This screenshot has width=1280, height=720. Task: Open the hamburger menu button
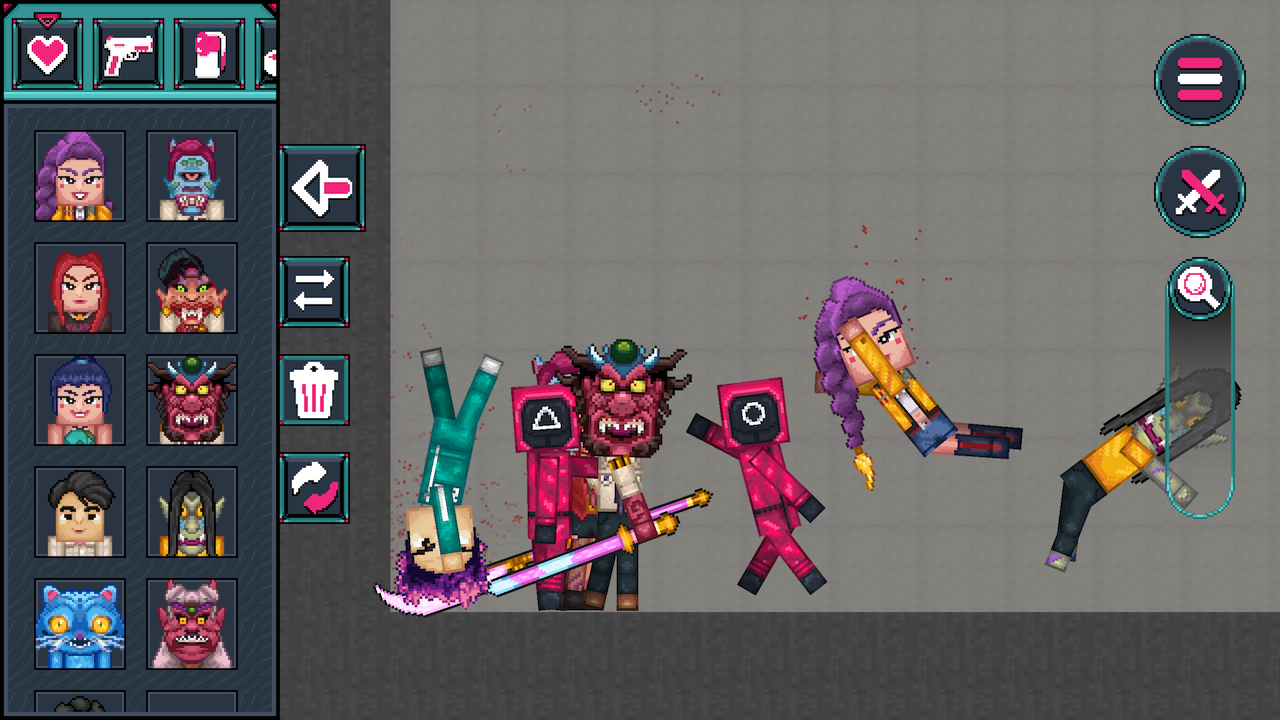click(1199, 81)
